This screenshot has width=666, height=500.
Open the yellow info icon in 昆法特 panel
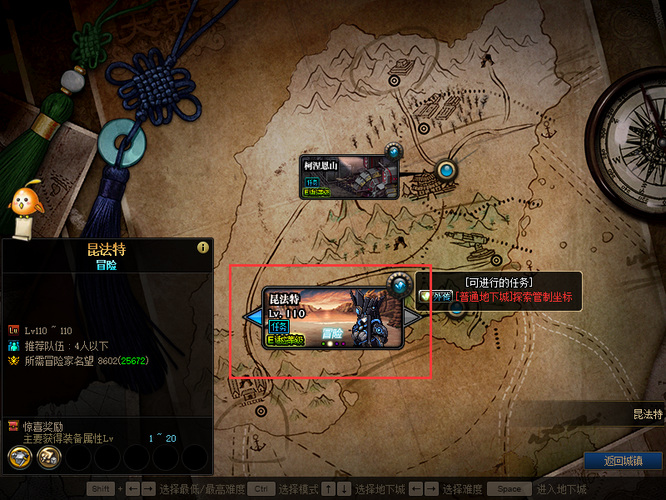[x=203, y=247]
